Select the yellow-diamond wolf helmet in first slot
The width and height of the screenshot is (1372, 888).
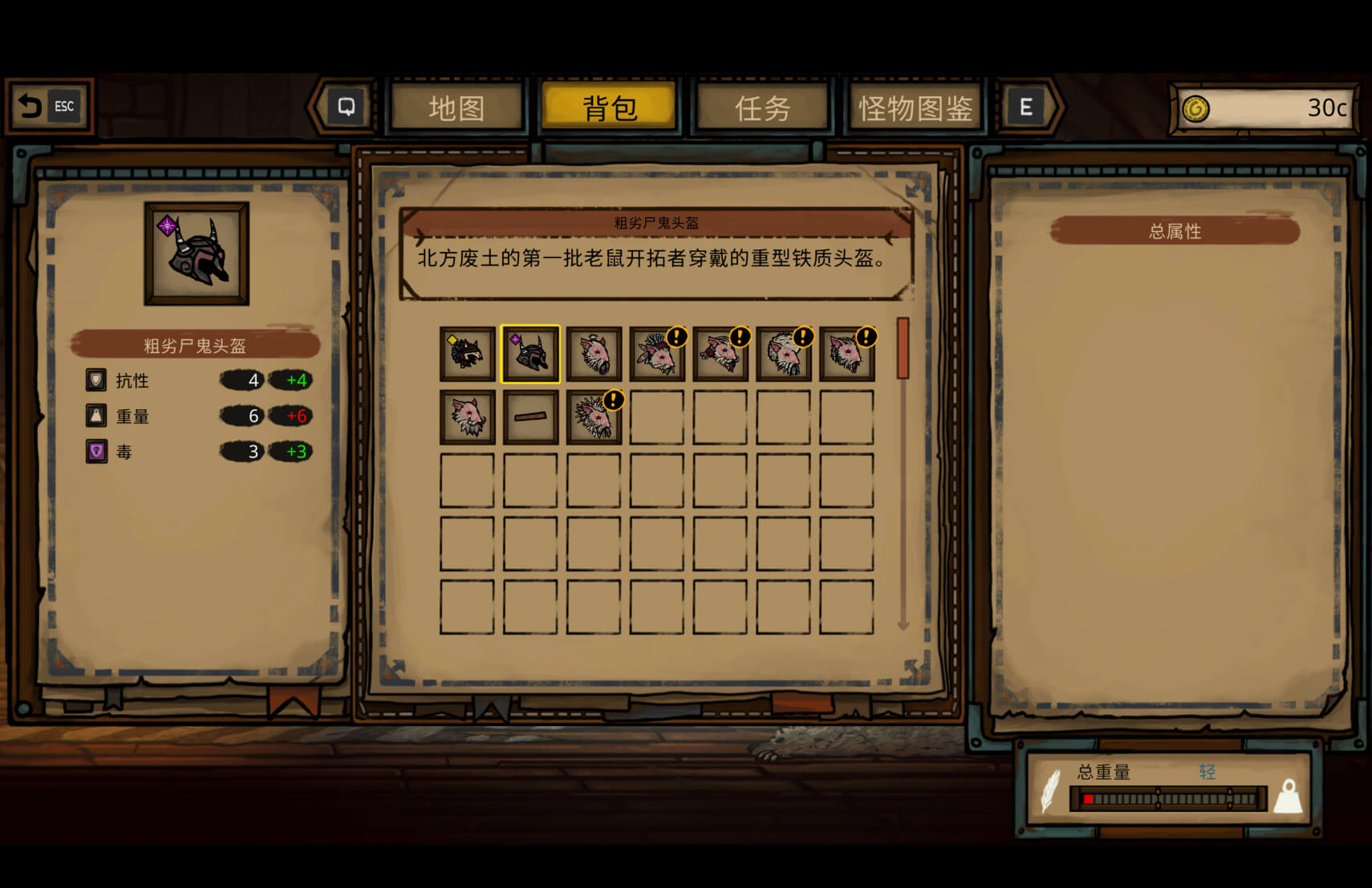point(466,353)
